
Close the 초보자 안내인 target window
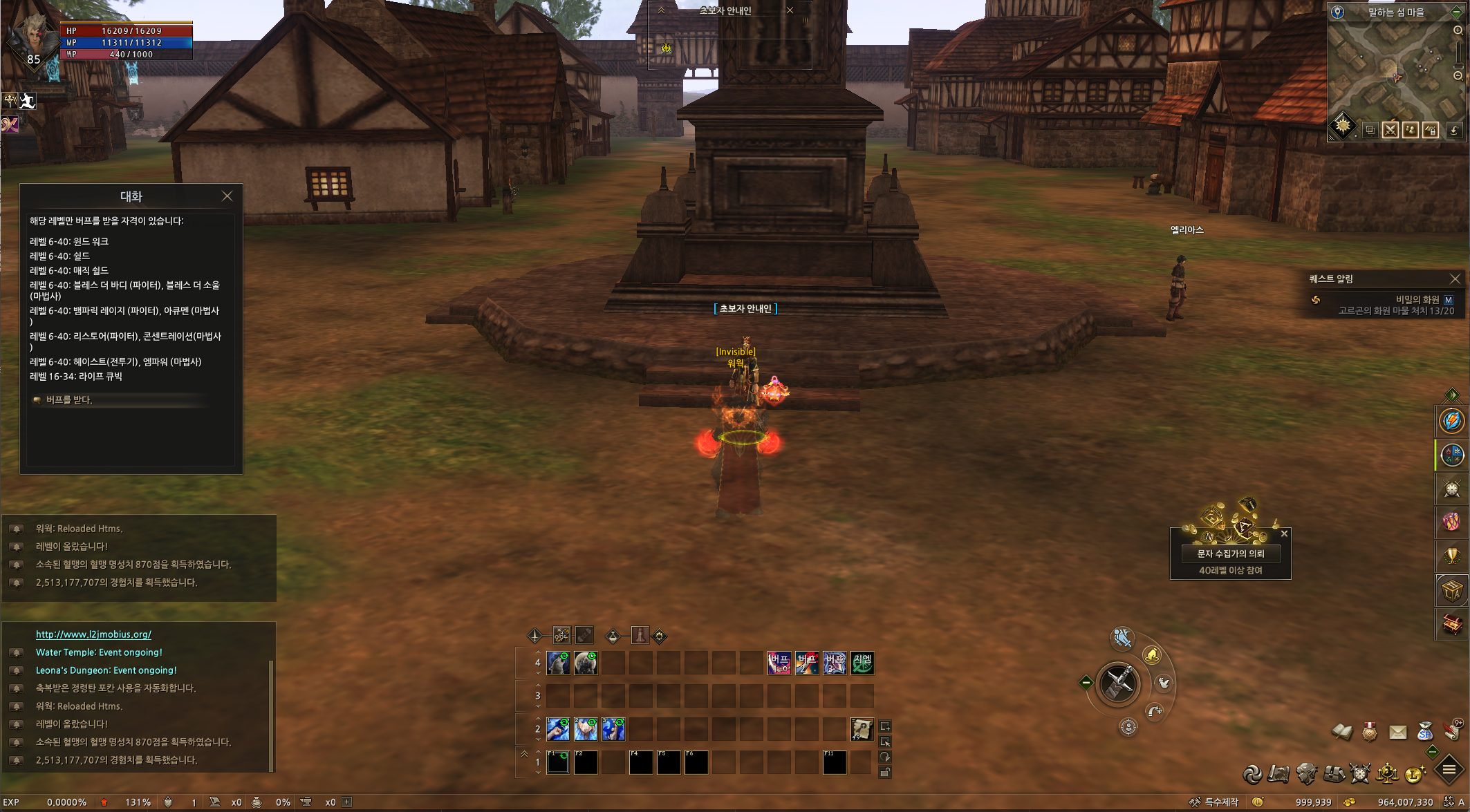click(x=790, y=10)
